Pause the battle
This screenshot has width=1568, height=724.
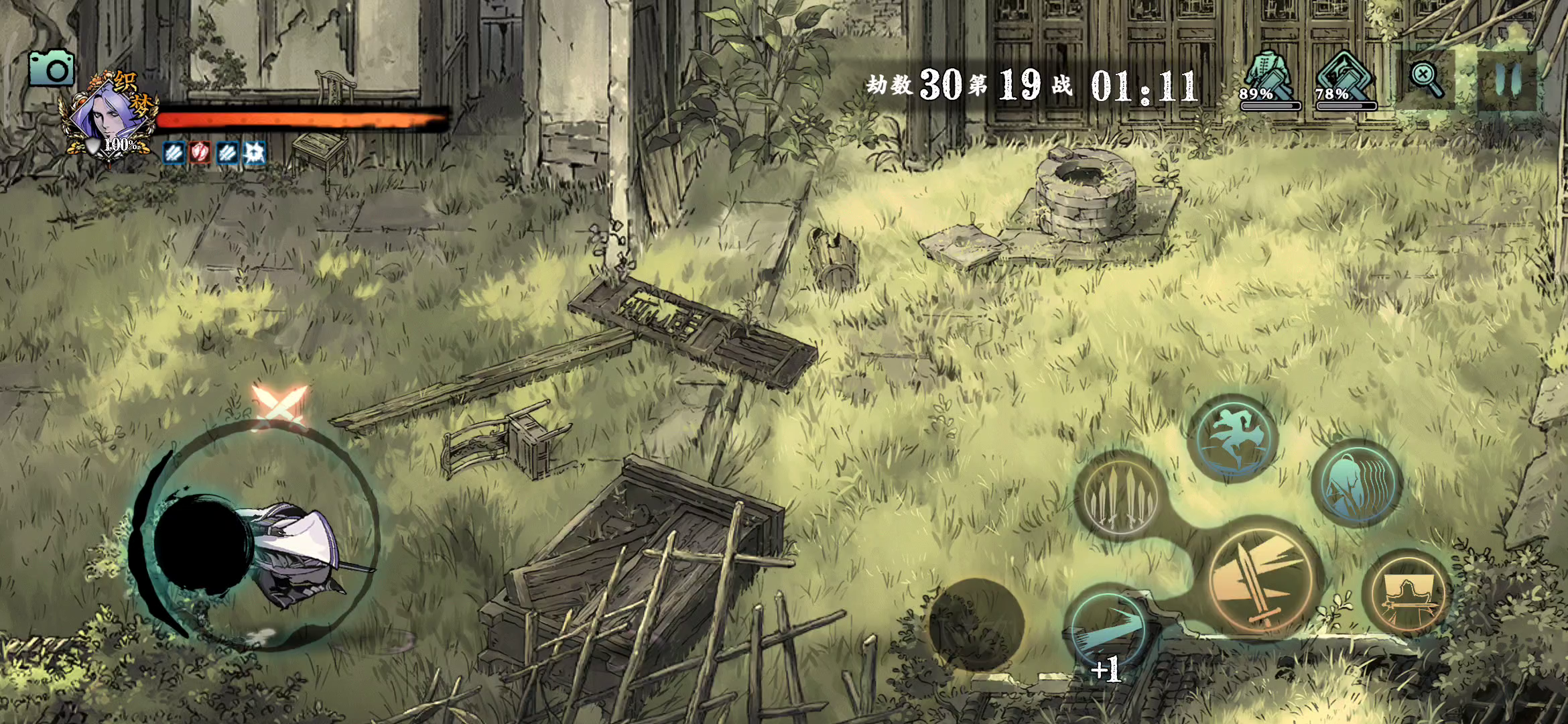(1507, 80)
